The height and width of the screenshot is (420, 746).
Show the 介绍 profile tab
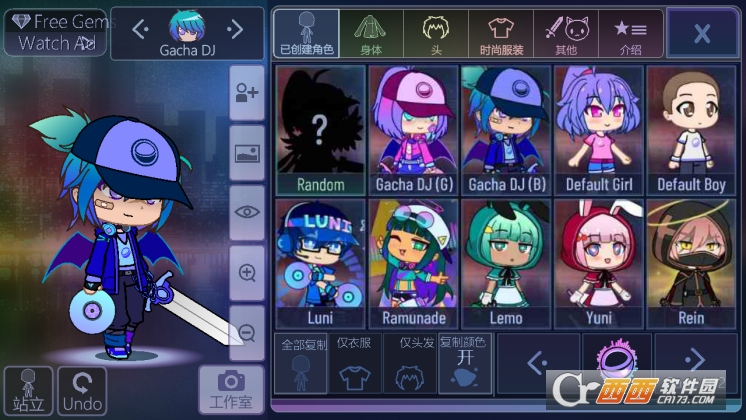[630, 33]
